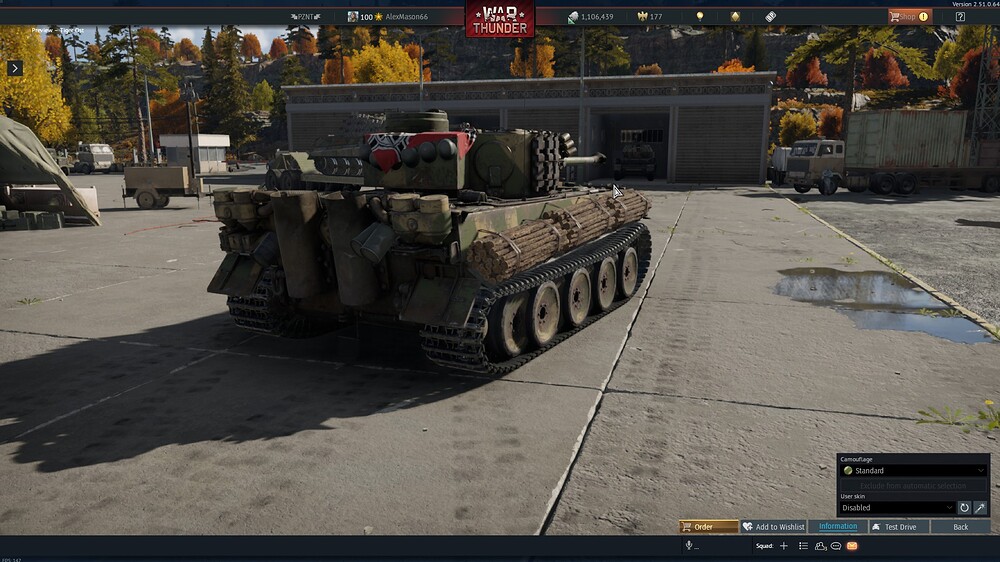
Task: Click the Silver Lions balance
Action: 590,17
